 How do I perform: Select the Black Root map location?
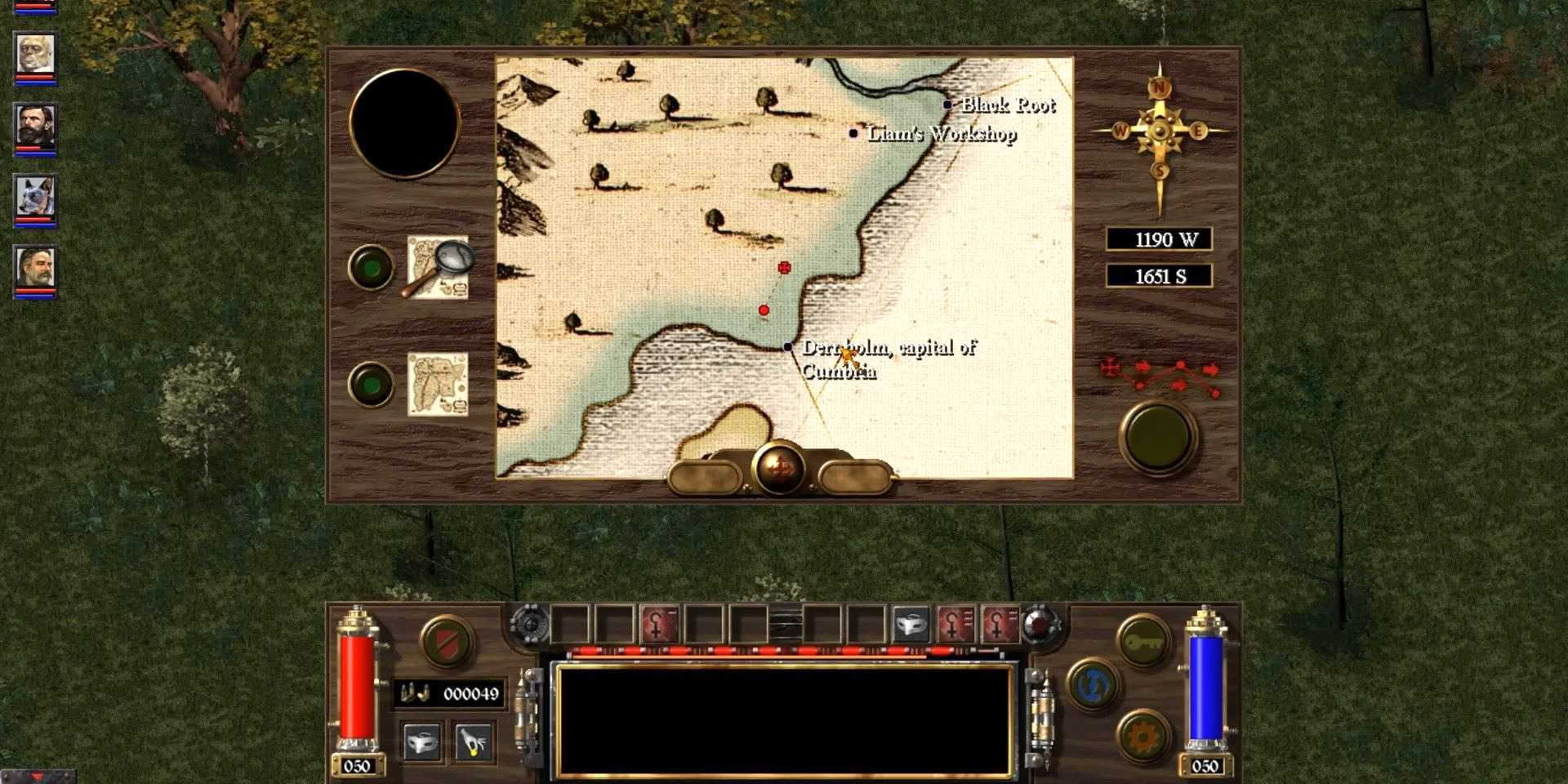click(x=947, y=105)
